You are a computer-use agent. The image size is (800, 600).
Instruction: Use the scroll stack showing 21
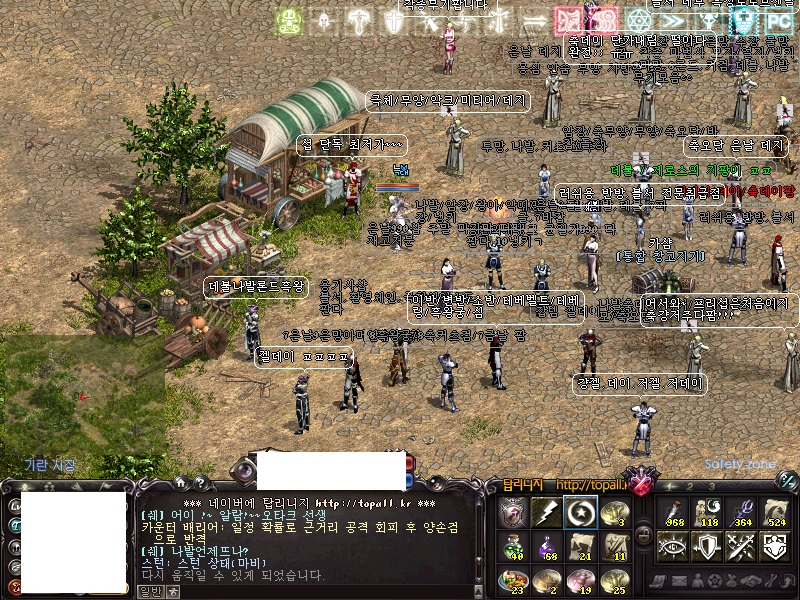pyautogui.click(x=580, y=546)
